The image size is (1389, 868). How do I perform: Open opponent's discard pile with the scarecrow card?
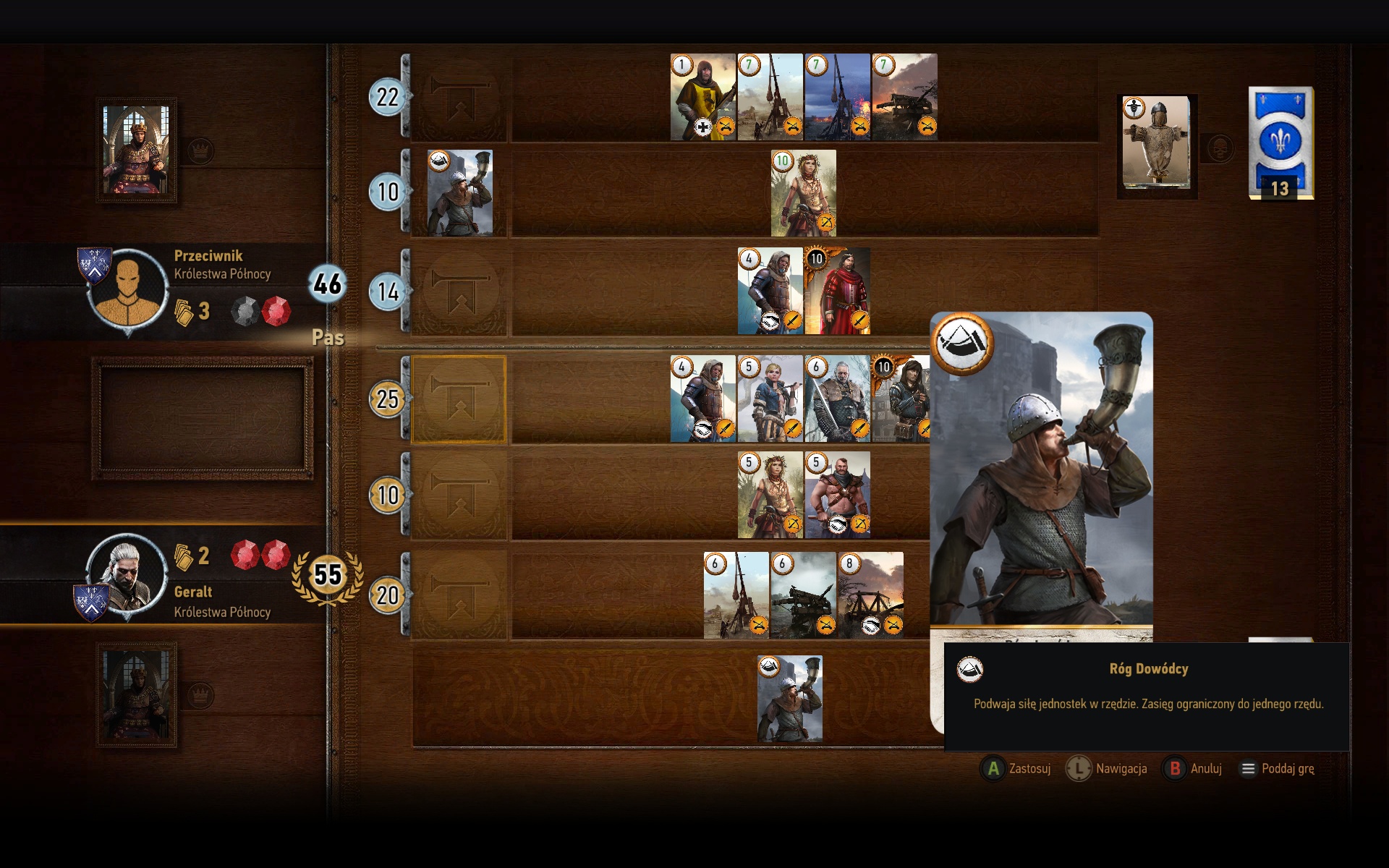click(x=1156, y=145)
